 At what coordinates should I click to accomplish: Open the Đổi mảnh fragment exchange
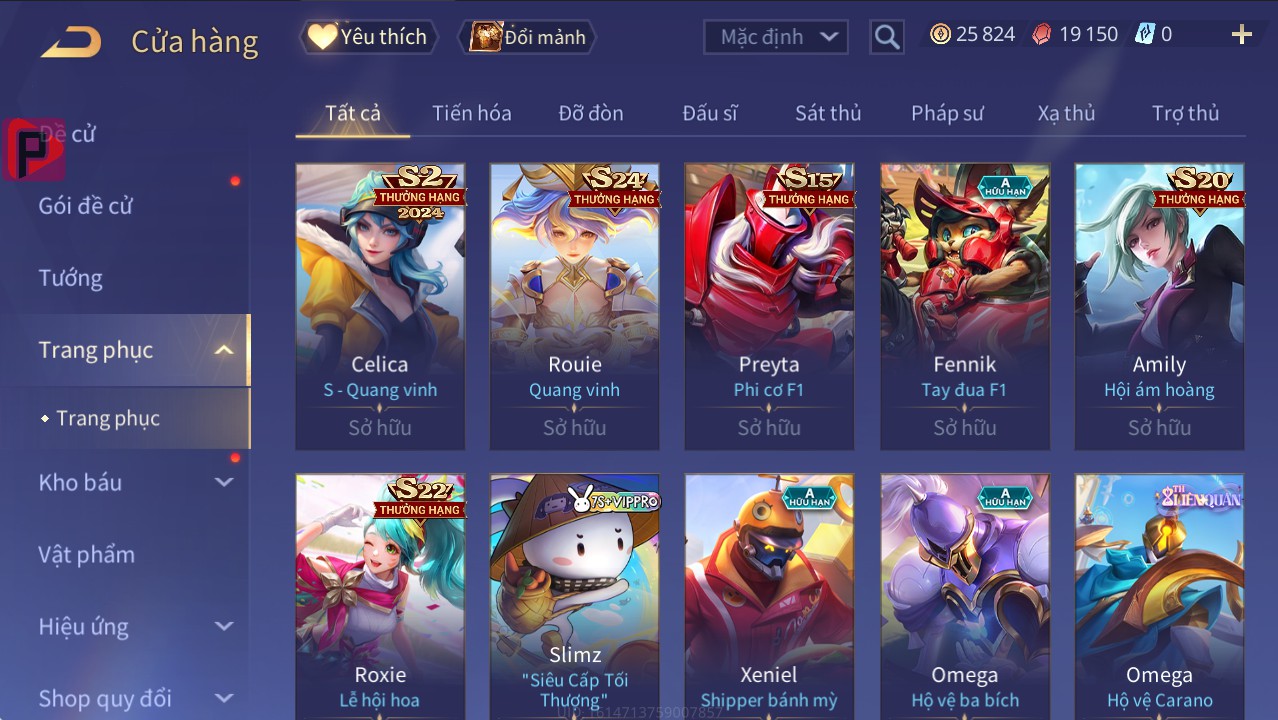tap(527, 37)
